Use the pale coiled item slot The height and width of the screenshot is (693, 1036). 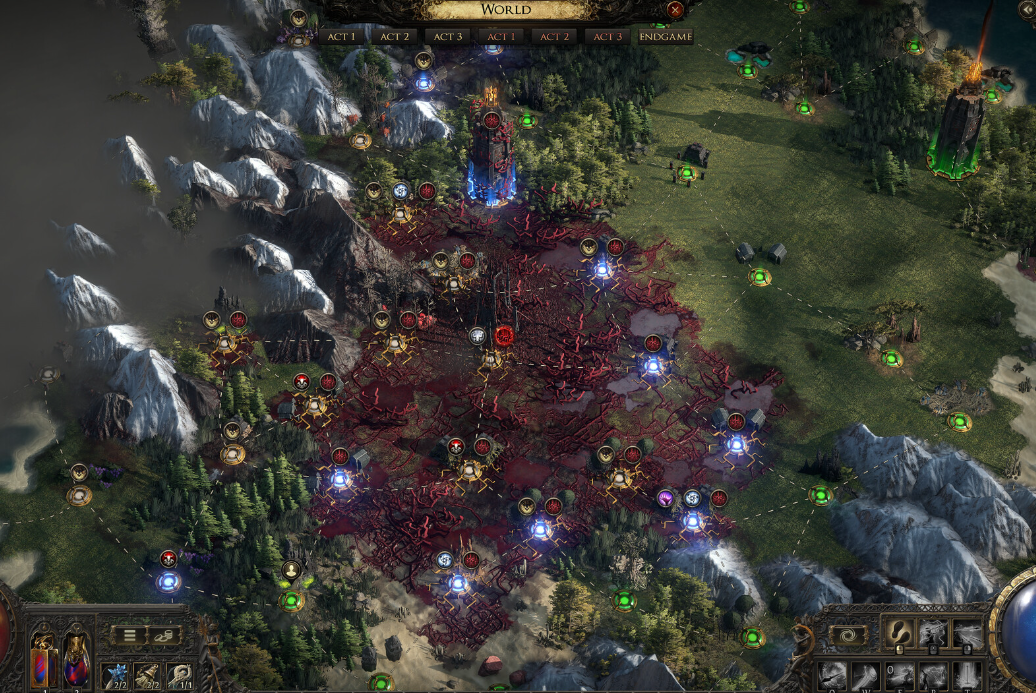coord(181,675)
